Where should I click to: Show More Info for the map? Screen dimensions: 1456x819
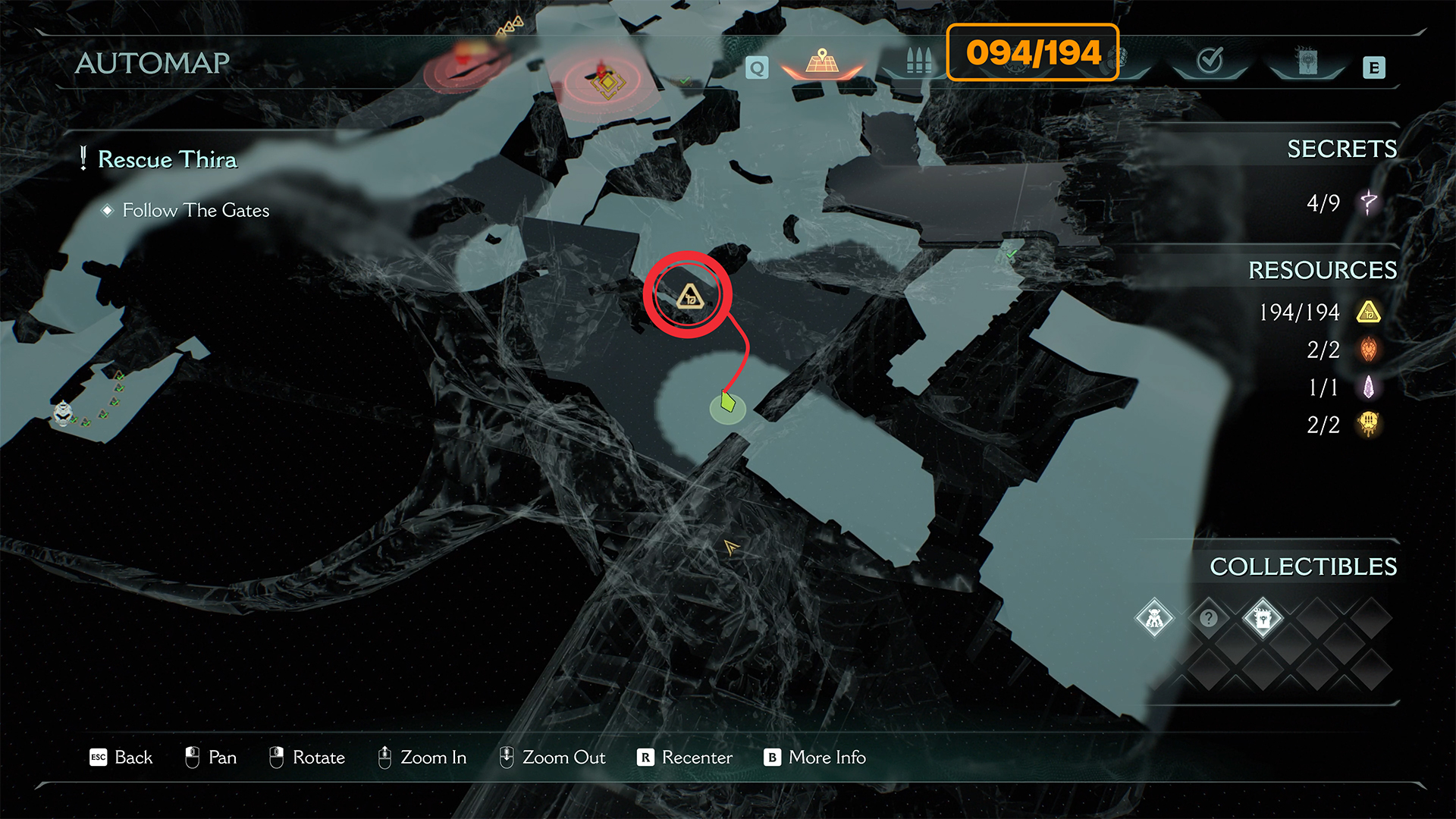(x=815, y=758)
